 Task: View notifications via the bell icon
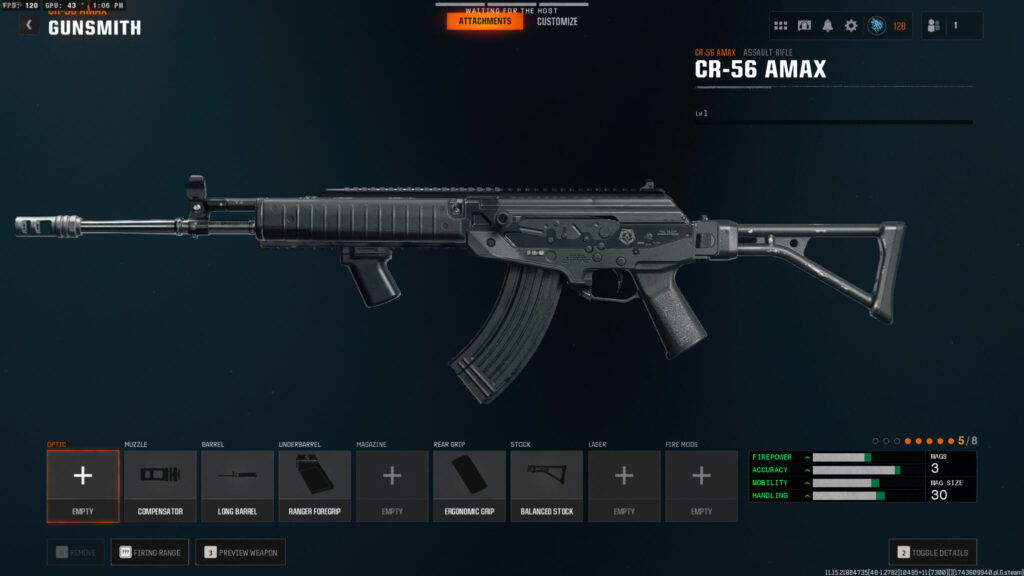coord(828,26)
